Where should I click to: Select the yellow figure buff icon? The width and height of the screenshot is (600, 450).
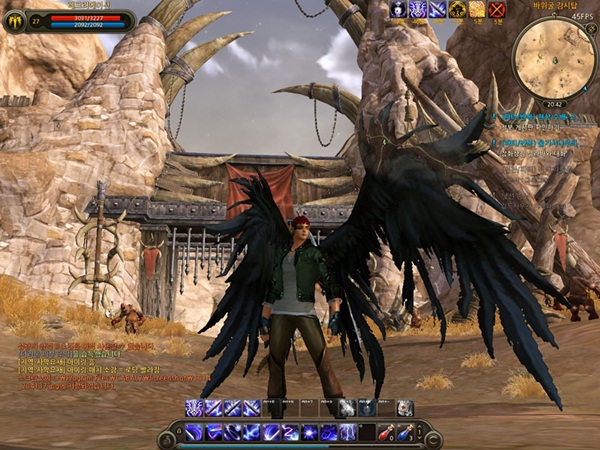[457, 10]
